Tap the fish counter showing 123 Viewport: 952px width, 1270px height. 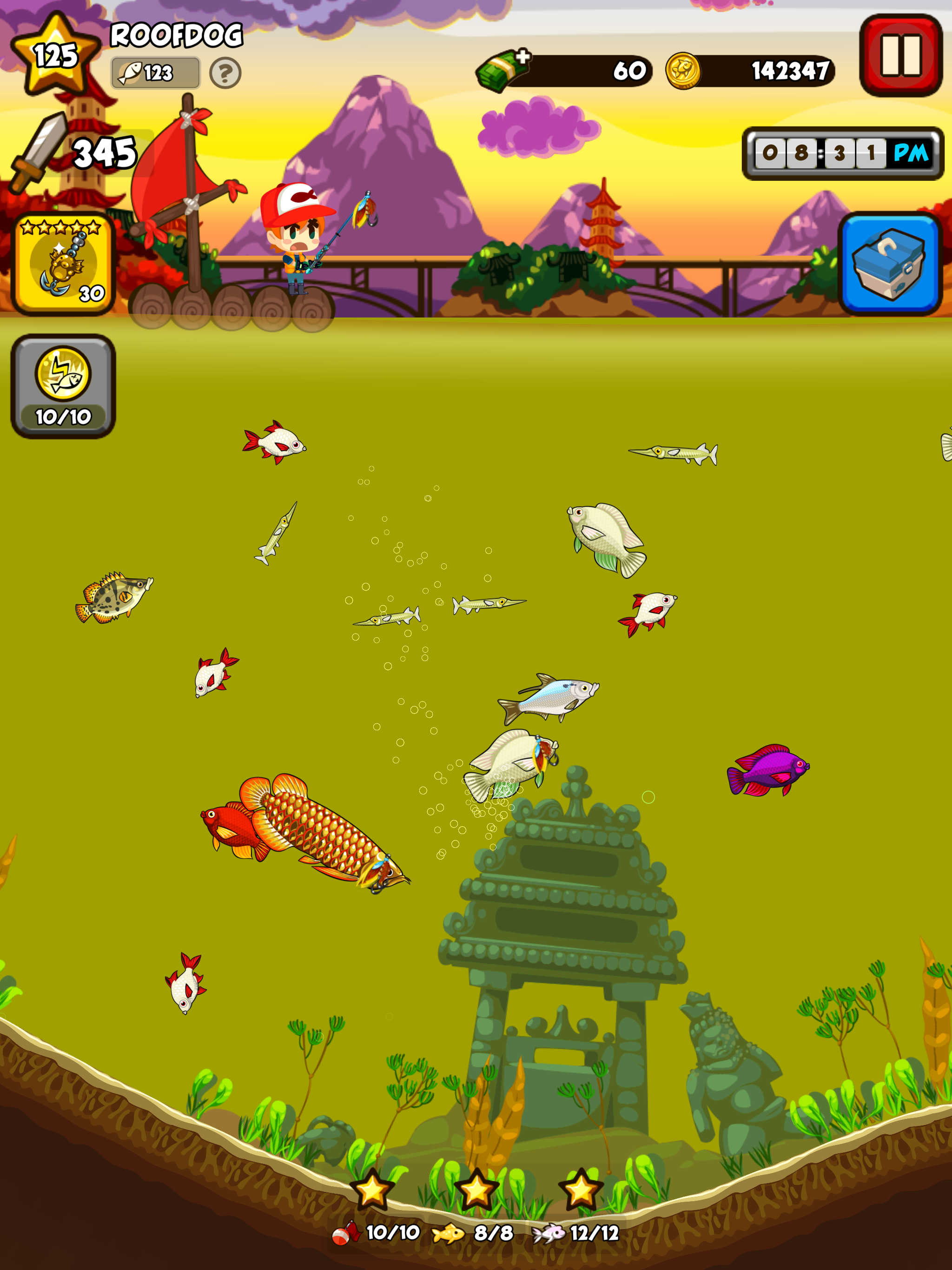click(155, 72)
